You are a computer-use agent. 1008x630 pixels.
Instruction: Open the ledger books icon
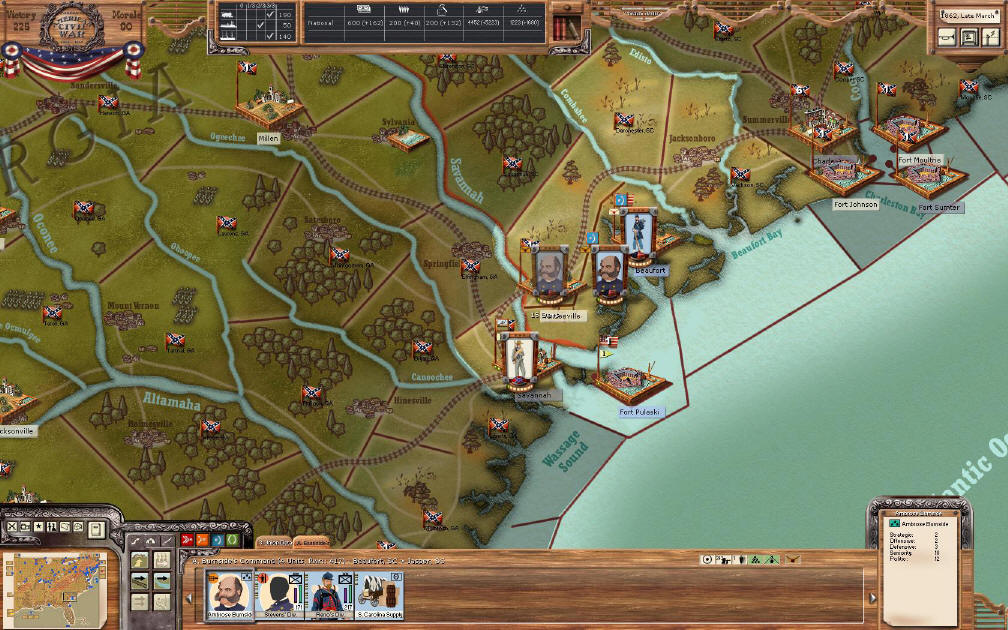[x=566, y=23]
